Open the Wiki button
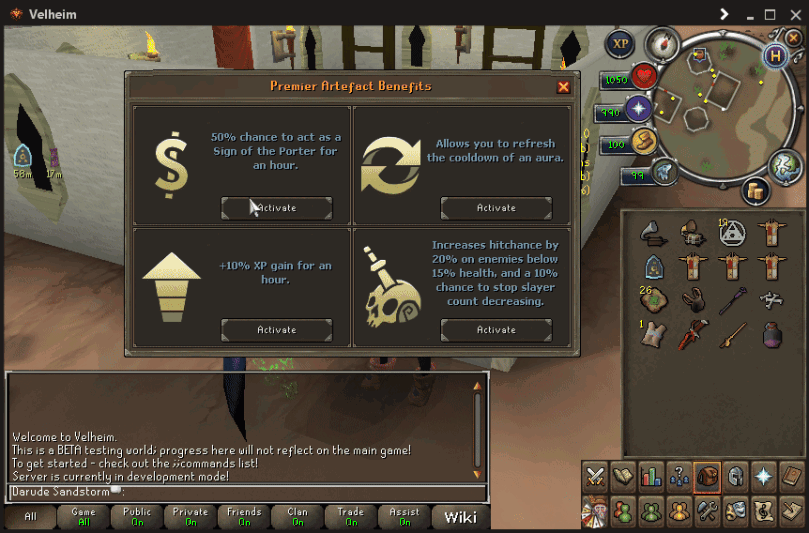The image size is (809, 533). [460, 517]
